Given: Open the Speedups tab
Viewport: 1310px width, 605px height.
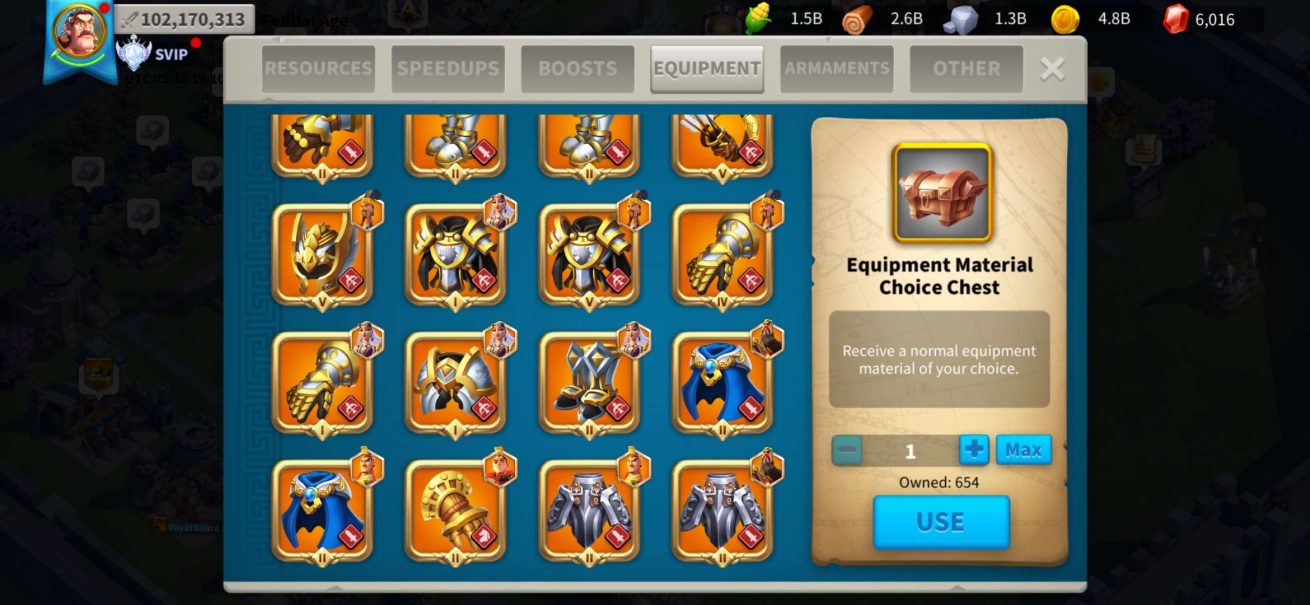Looking at the screenshot, I should (x=448, y=69).
